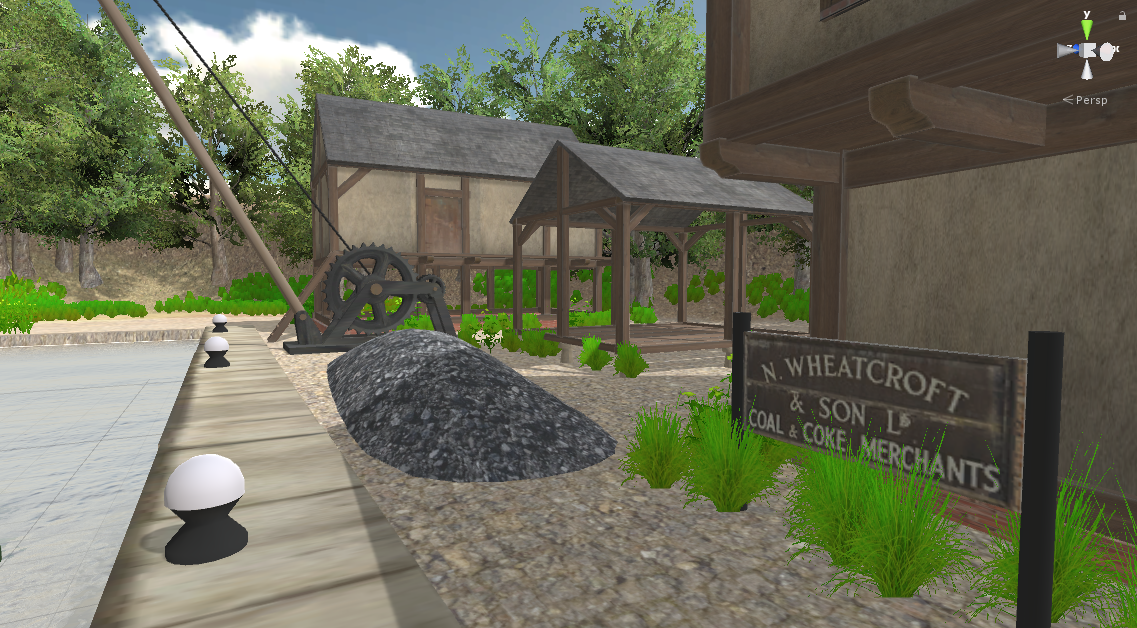Viewport: 1137px width, 628px height.
Task: Toggle the Persp projection label
Action: pyautogui.click(x=1091, y=100)
